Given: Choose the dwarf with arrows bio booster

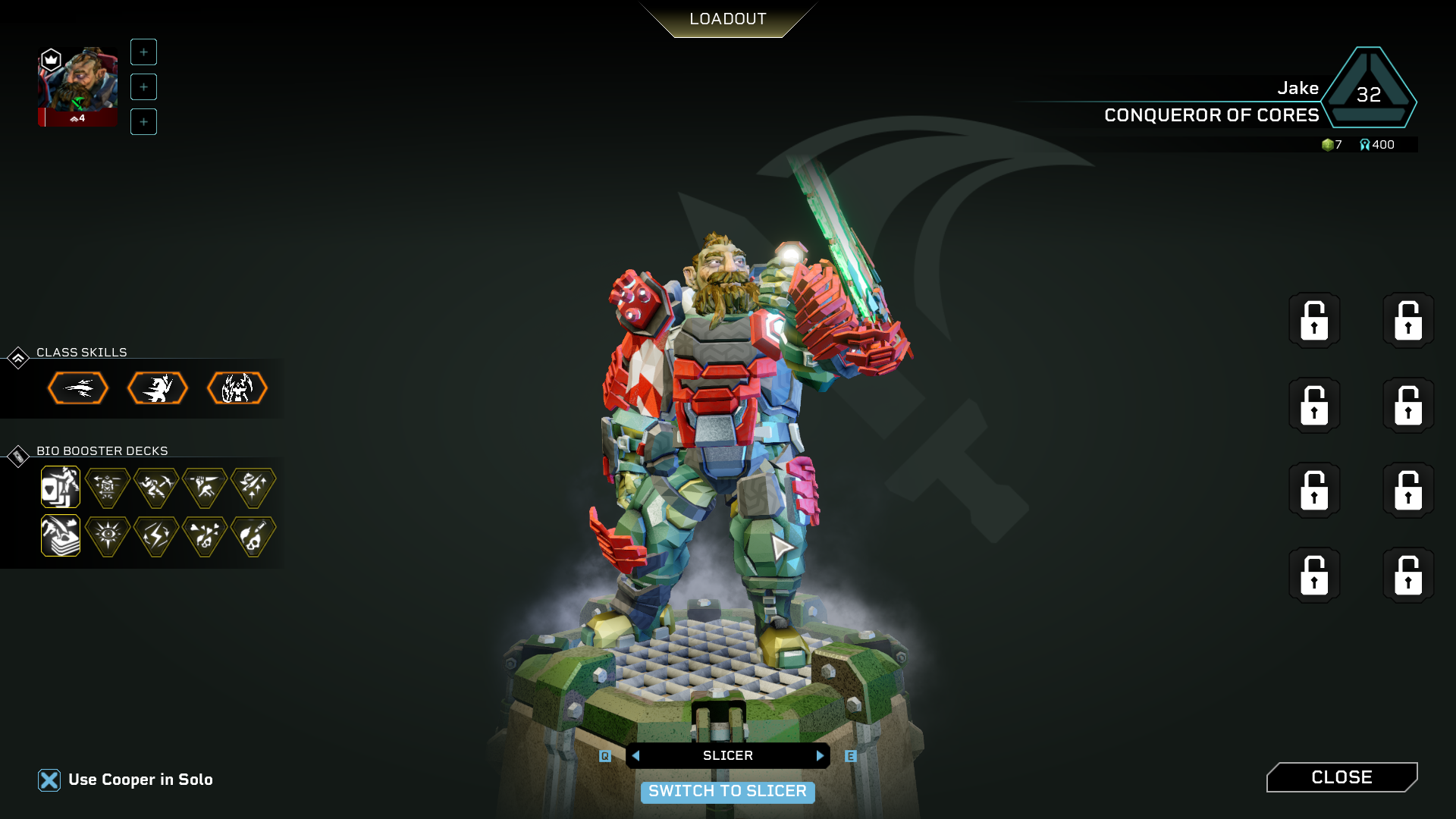Looking at the screenshot, I should click(x=108, y=487).
